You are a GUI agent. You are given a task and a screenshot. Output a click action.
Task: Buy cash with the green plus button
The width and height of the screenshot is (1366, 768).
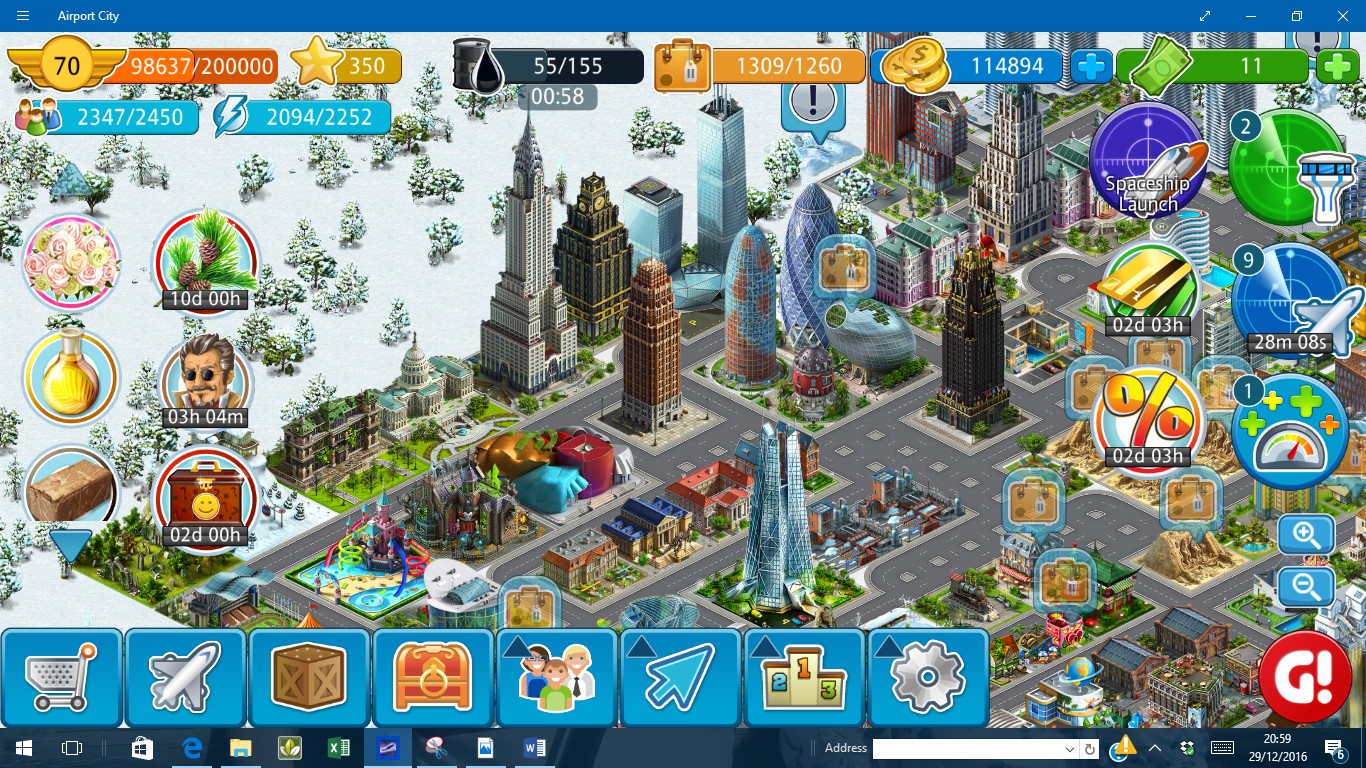[x=1337, y=67]
